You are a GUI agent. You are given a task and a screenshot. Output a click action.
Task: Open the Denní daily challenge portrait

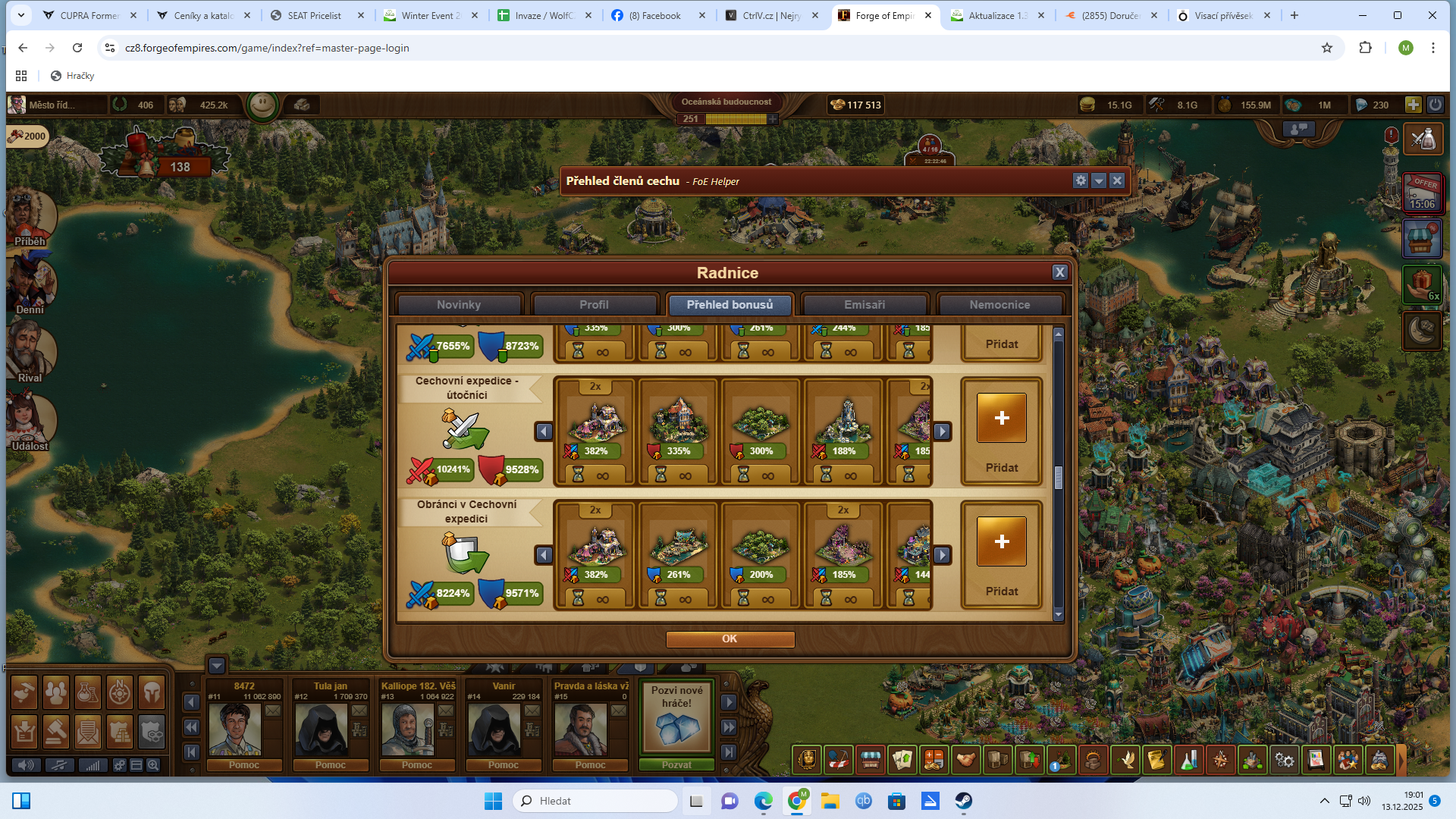coord(30,286)
